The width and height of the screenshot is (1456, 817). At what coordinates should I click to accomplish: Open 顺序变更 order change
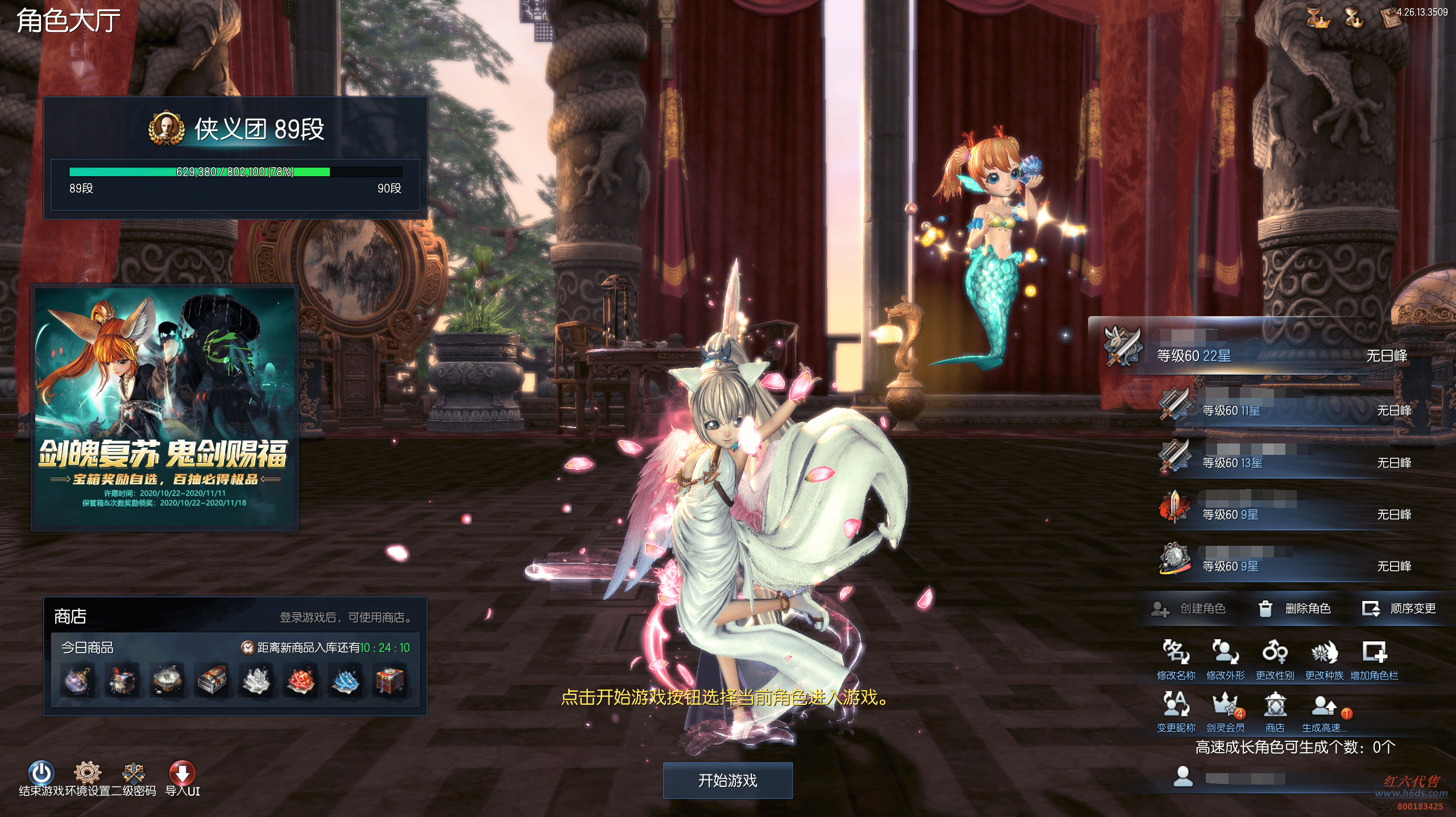pyautogui.click(x=1400, y=609)
